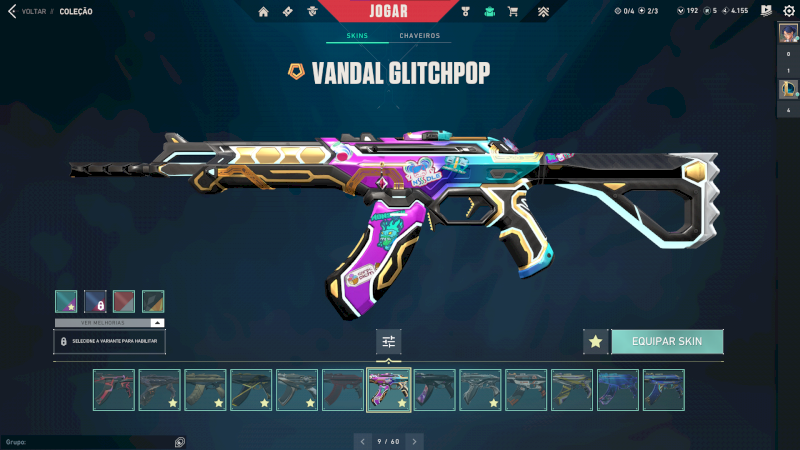Viewport: 800px width, 450px height.
Task: Toggle favorite star beside Equipar Skin
Action: click(596, 341)
